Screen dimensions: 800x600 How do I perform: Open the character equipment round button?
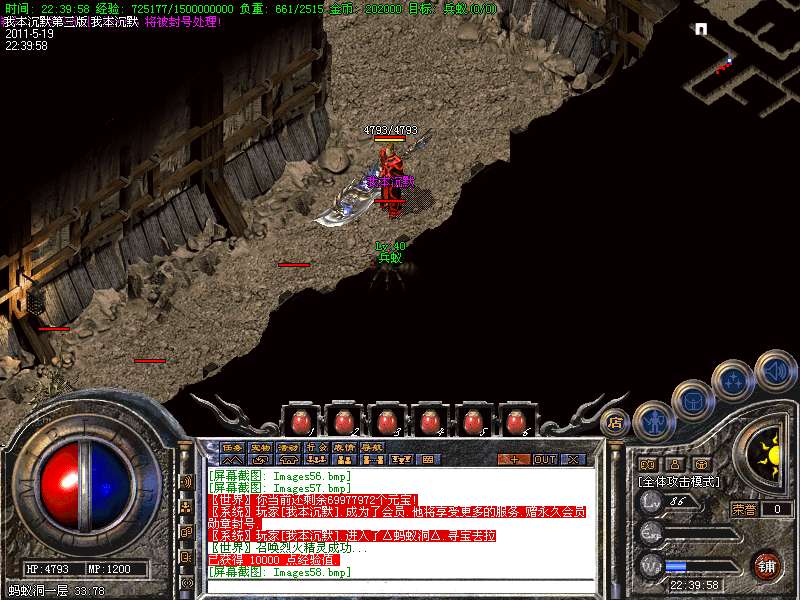(x=653, y=421)
